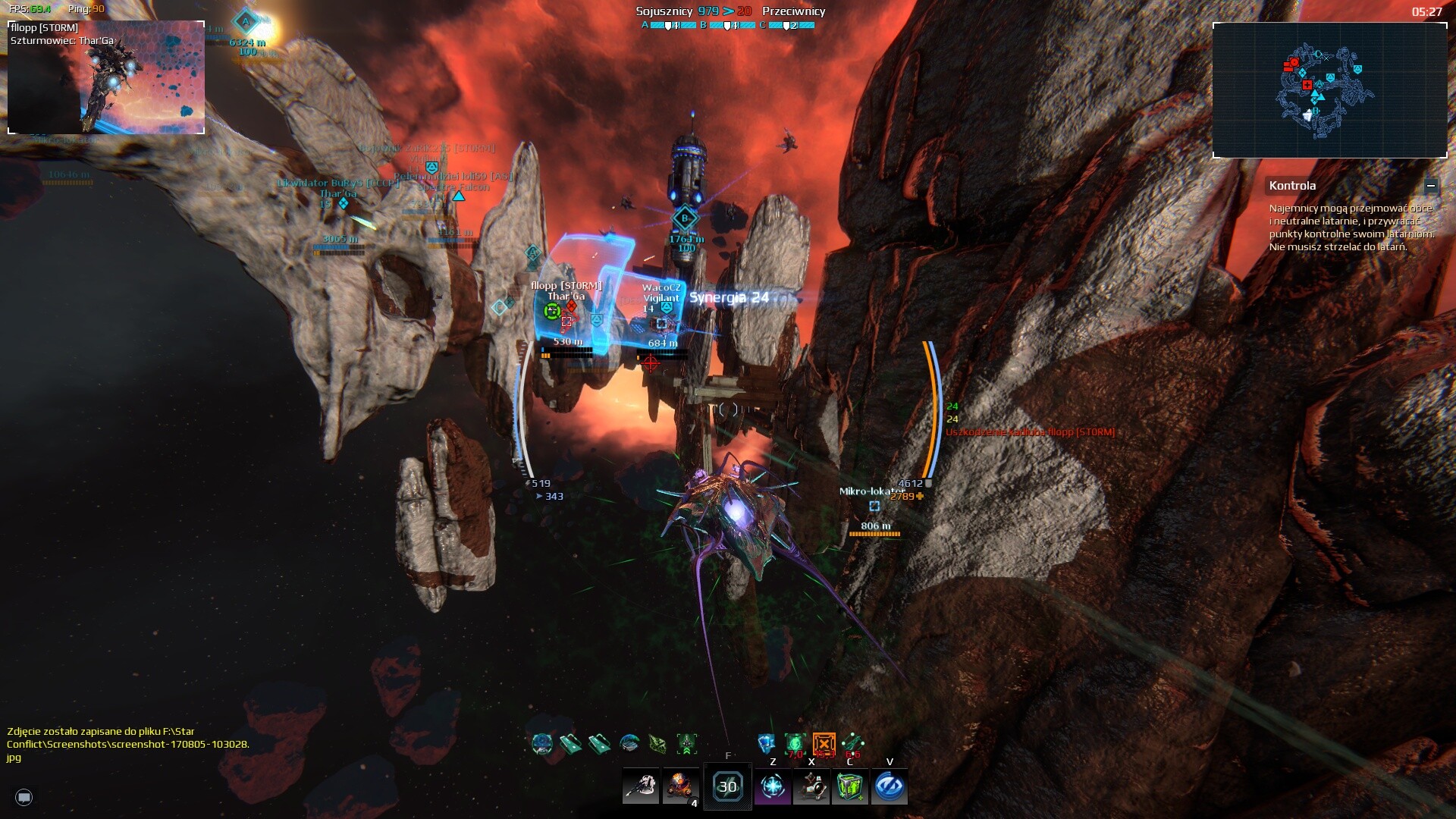Select the turret gun weapon slot
This screenshot has height=819, width=1456.
[641, 786]
